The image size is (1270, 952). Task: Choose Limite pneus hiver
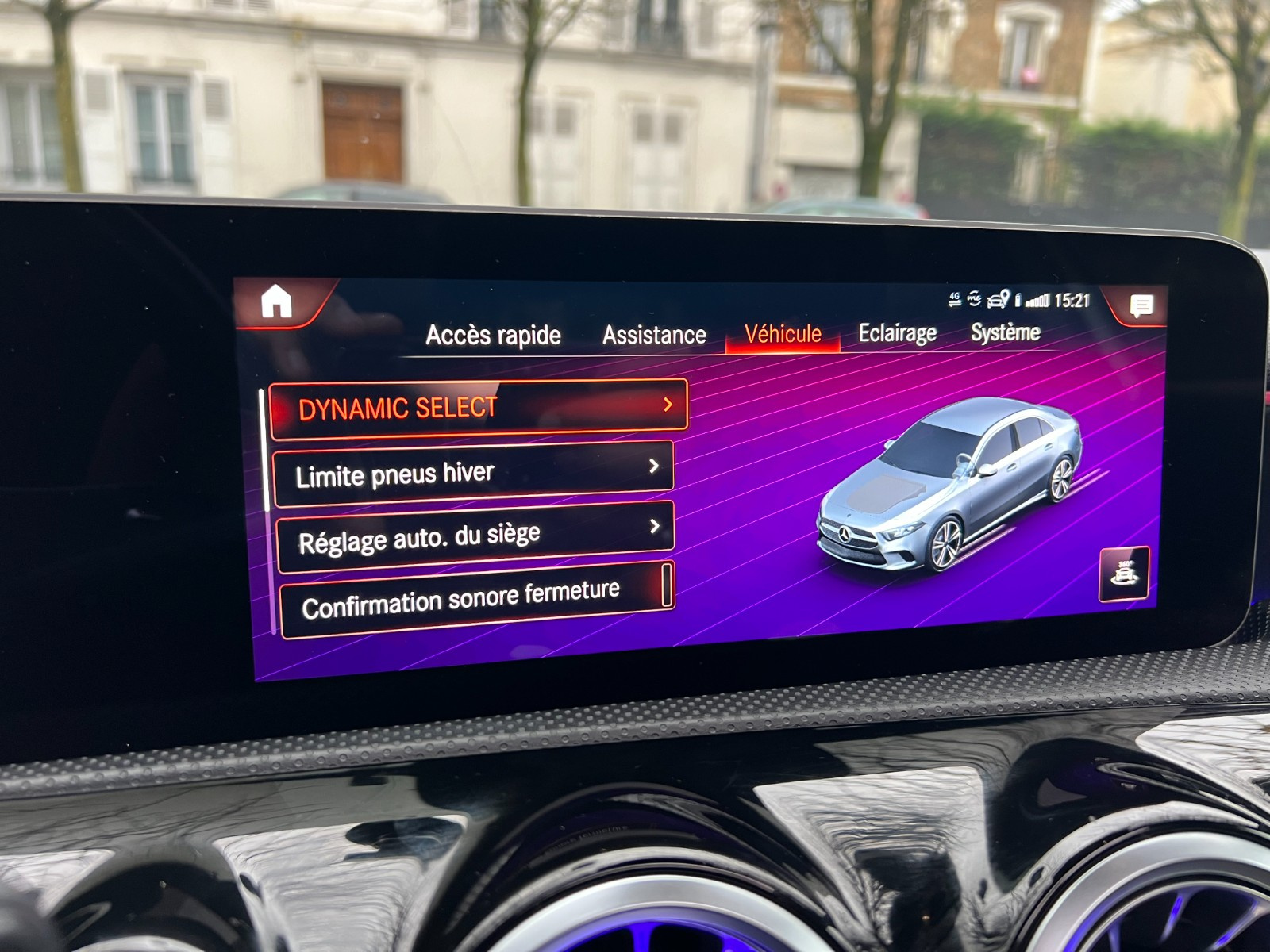(x=473, y=473)
